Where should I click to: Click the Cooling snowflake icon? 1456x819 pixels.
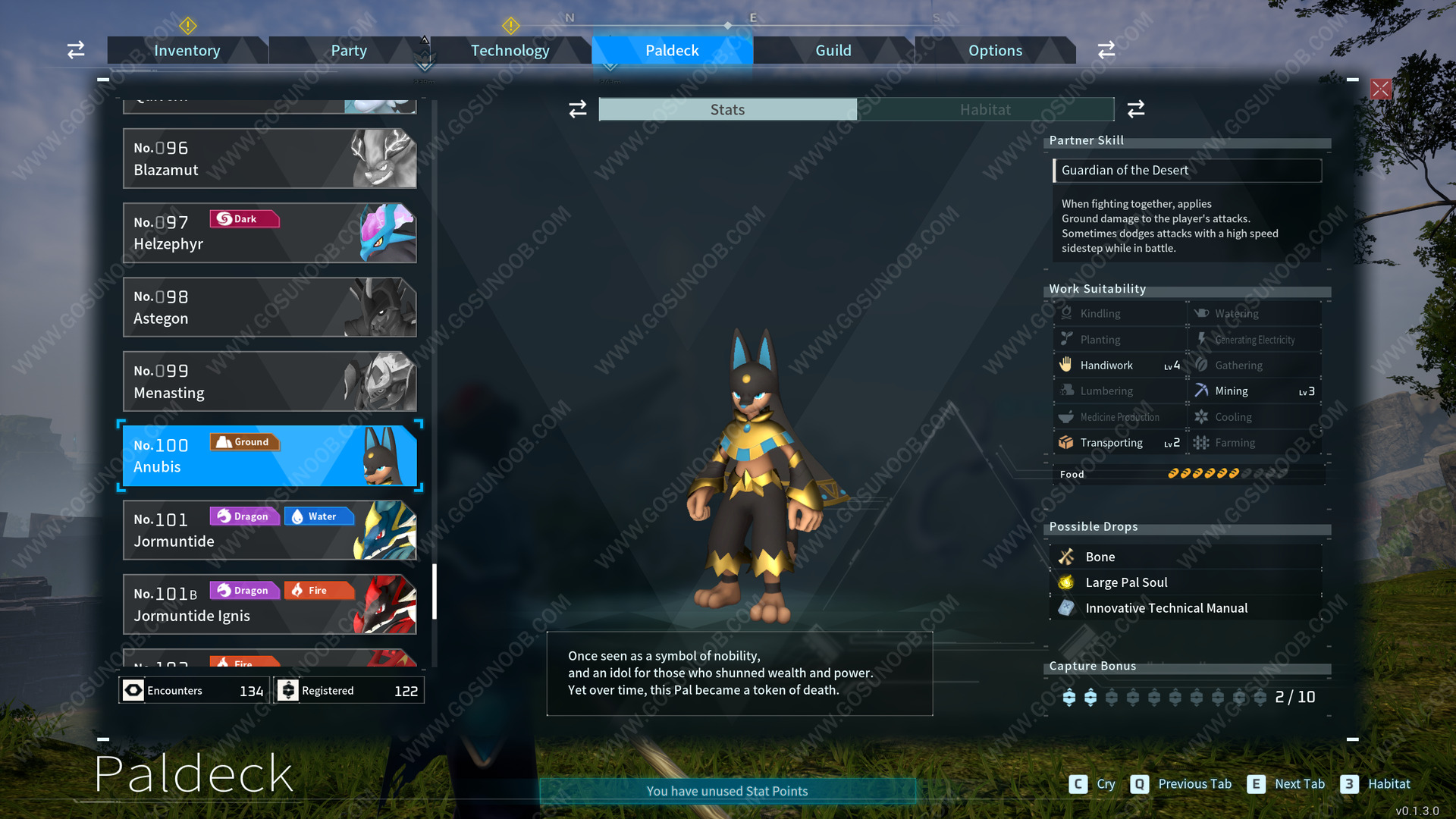pyautogui.click(x=1203, y=416)
